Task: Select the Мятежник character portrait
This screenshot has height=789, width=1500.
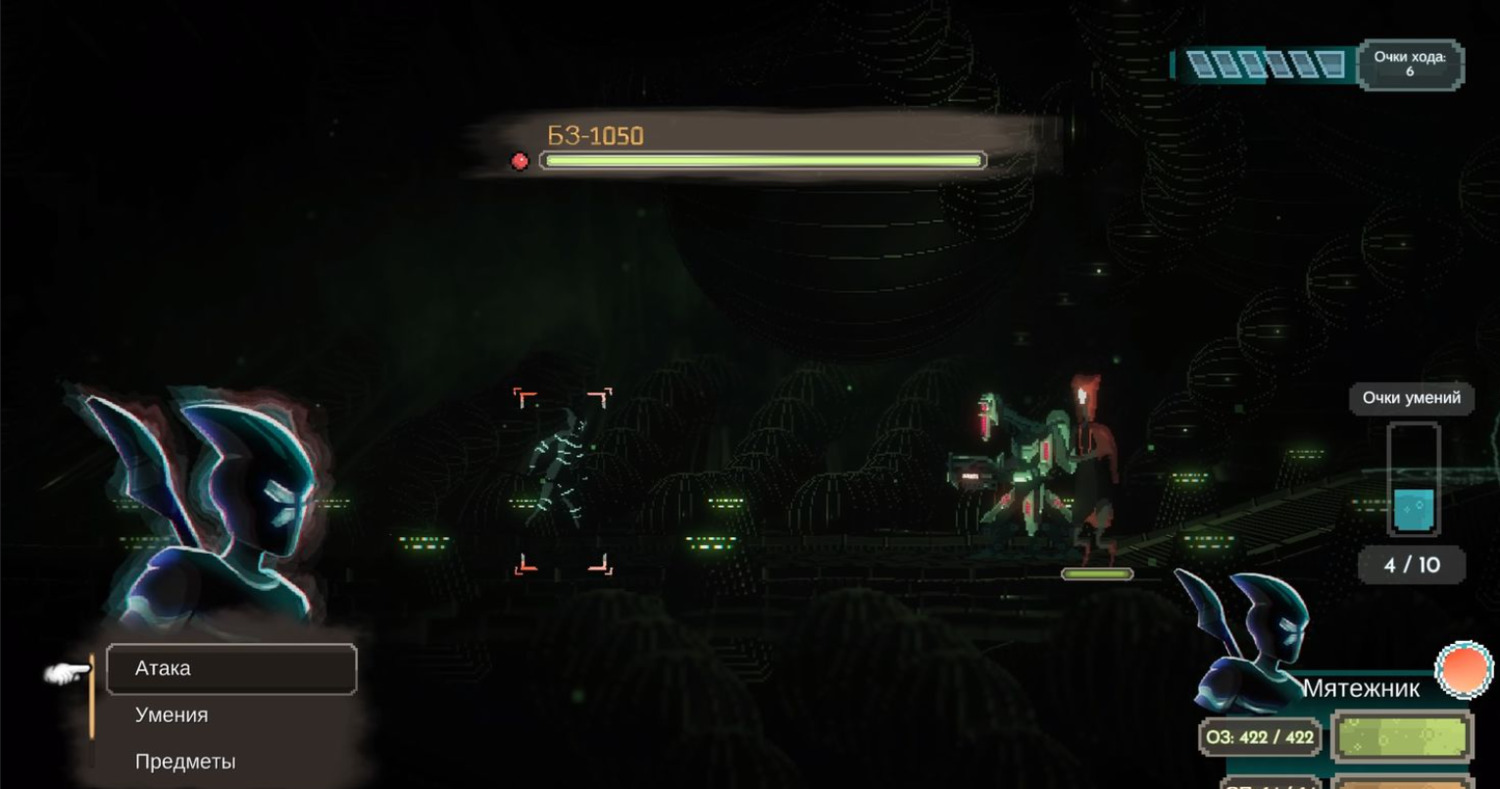Action: coord(1244,640)
